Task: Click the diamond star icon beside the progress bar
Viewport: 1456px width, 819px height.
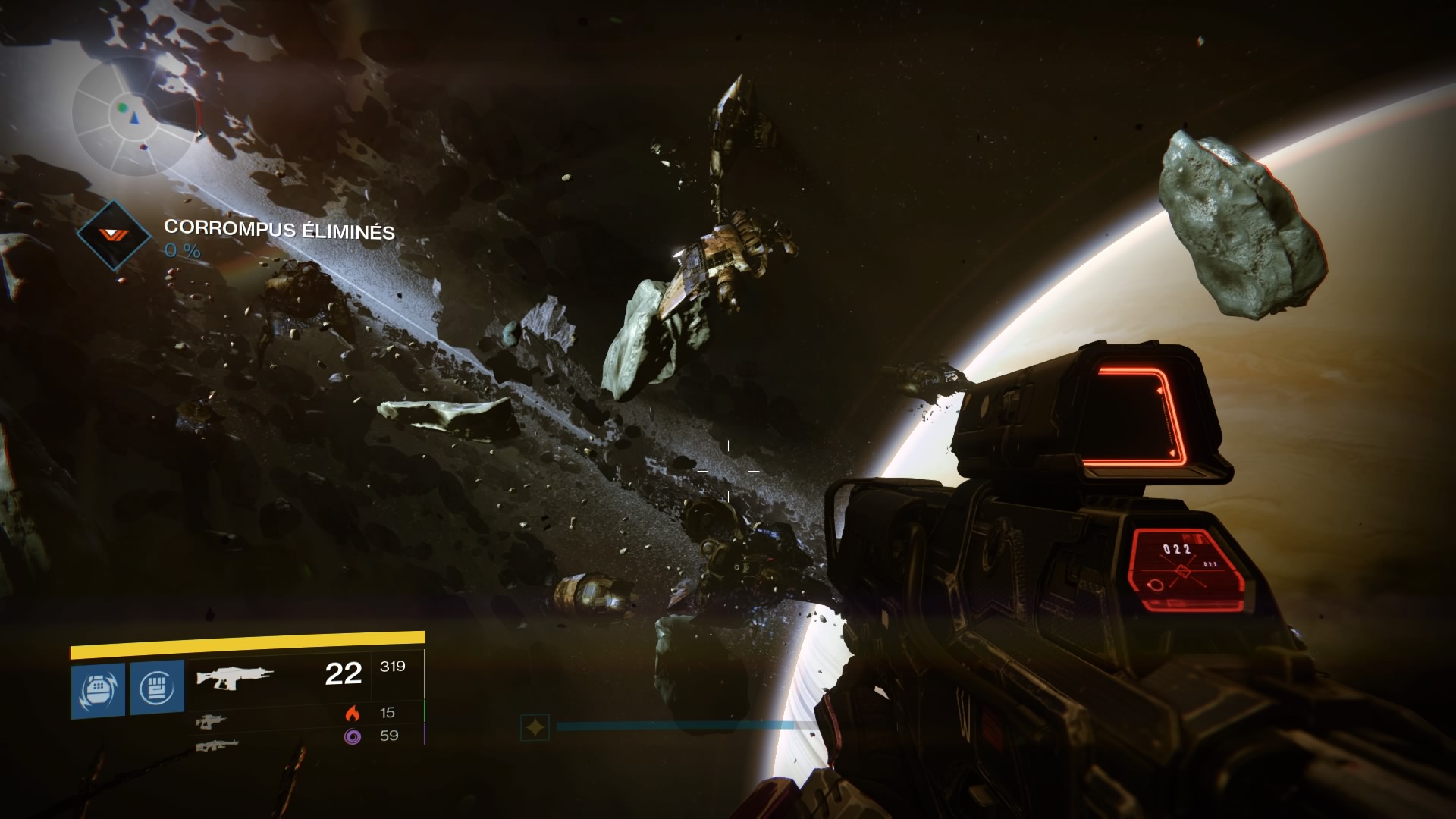Action: click(535, 728)
